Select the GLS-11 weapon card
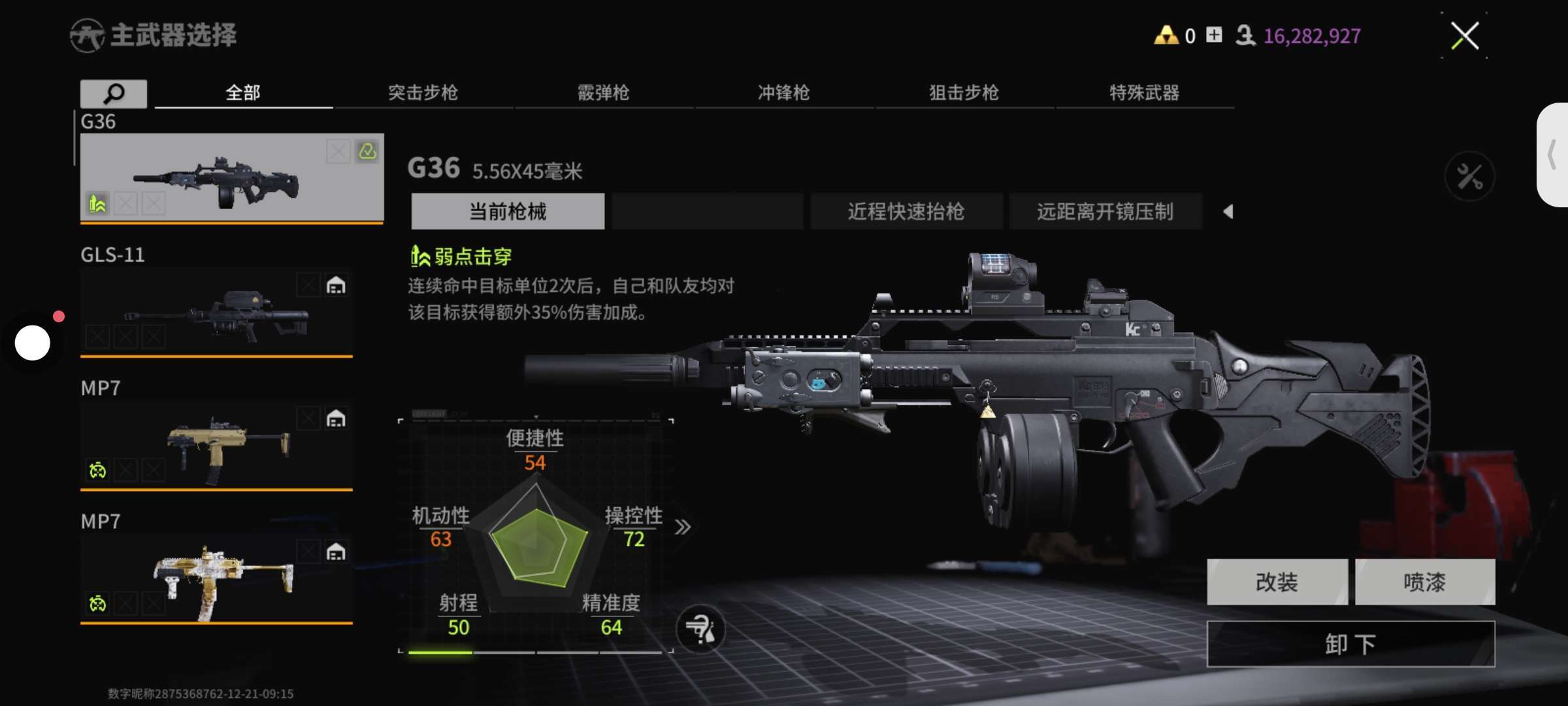This screenshot has height=706, width=1568. [x=216, y=312]
